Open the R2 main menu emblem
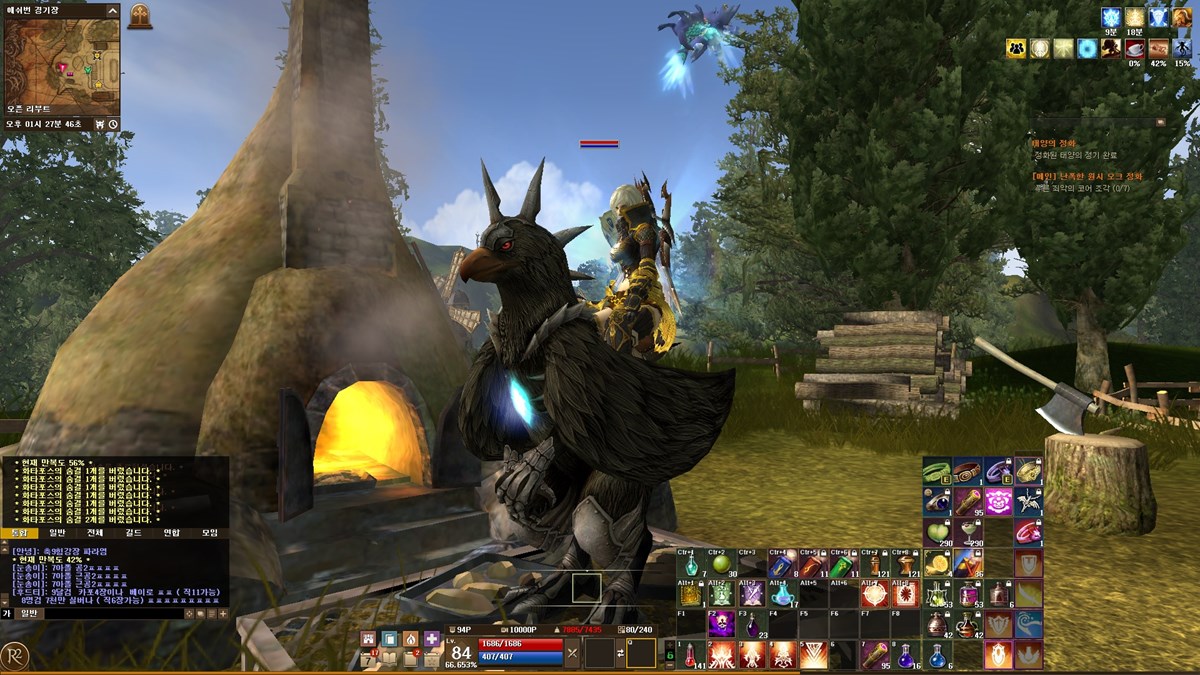Screen dimensions: 1200x675 (x=14, y=654)
